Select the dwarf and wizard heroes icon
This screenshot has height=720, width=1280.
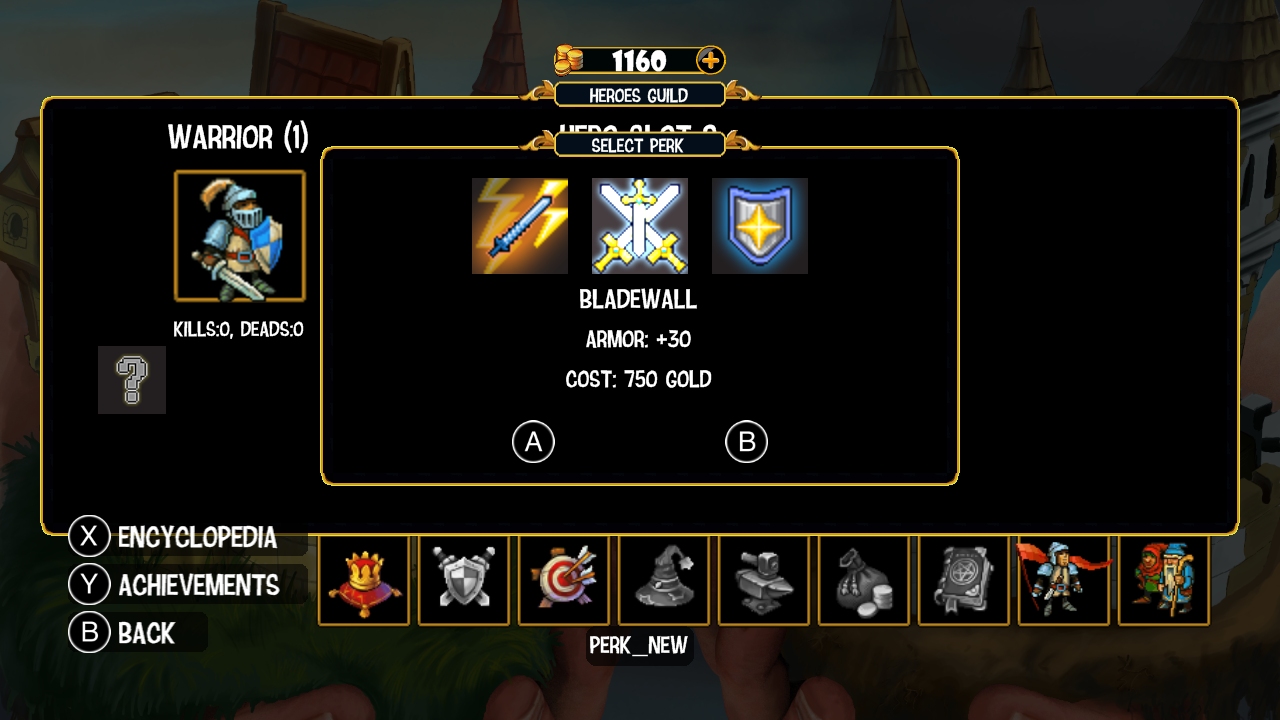1164,581
